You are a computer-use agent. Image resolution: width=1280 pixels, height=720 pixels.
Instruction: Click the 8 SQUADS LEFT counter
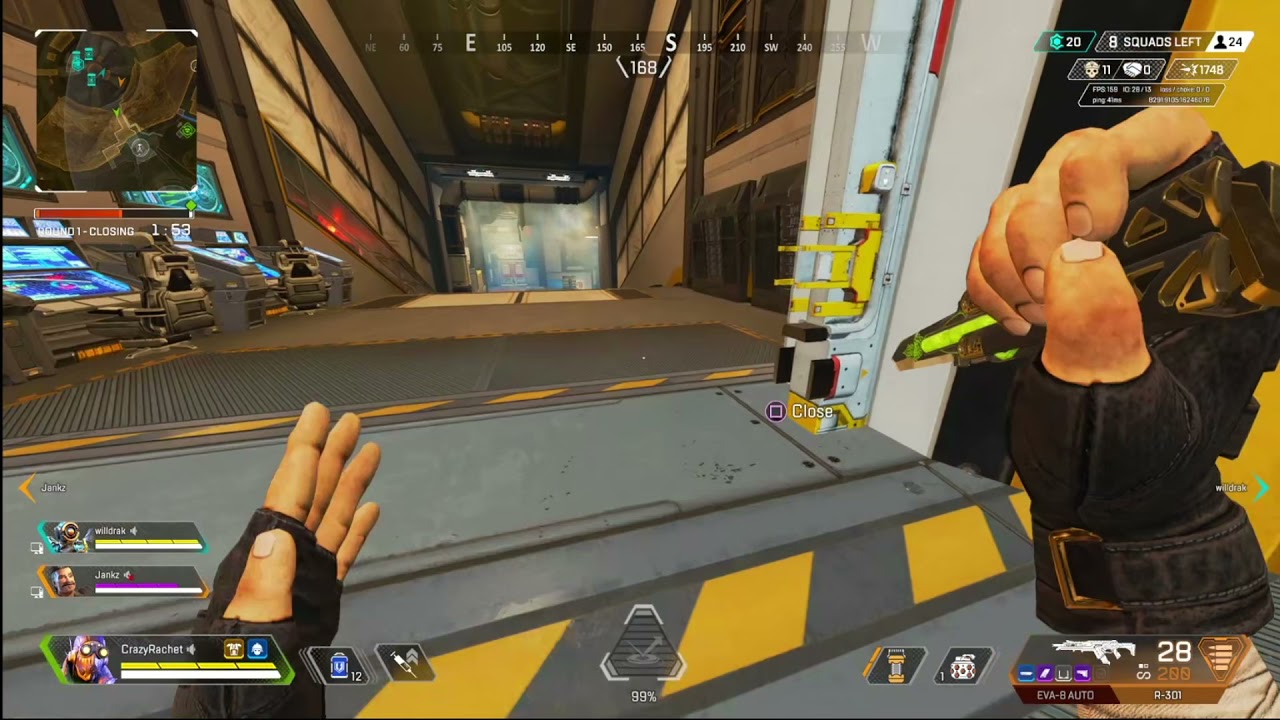tap(1155, 41)
